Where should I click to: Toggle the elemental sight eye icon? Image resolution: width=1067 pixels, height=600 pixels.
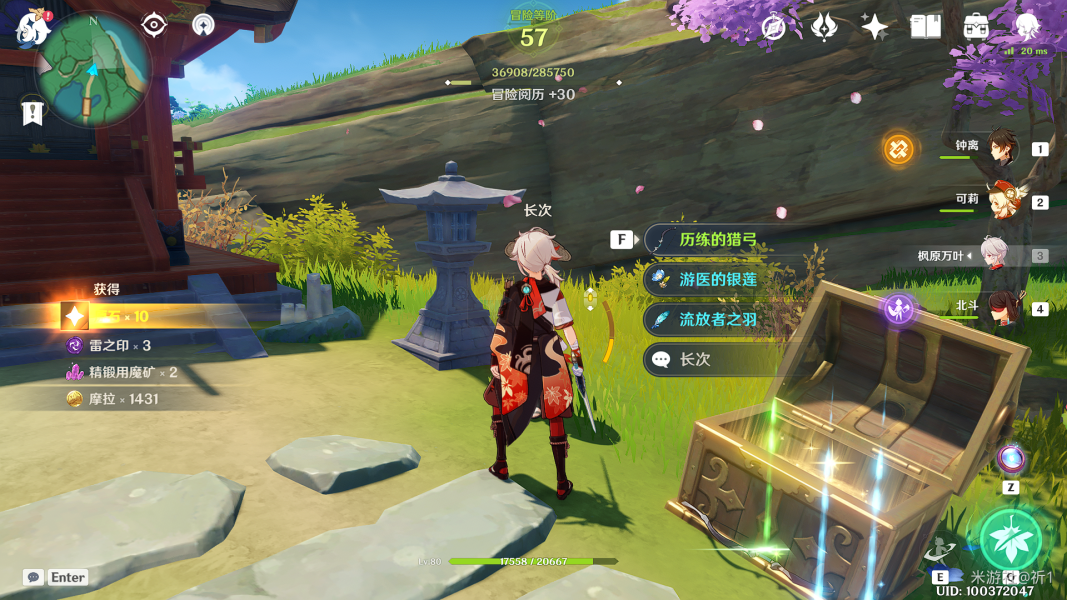(x=154, y=24)
